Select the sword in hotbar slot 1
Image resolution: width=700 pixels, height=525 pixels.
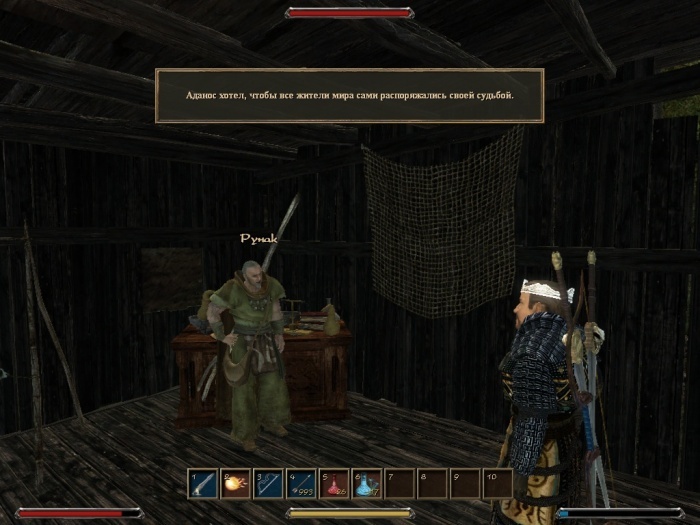(204, 484)
